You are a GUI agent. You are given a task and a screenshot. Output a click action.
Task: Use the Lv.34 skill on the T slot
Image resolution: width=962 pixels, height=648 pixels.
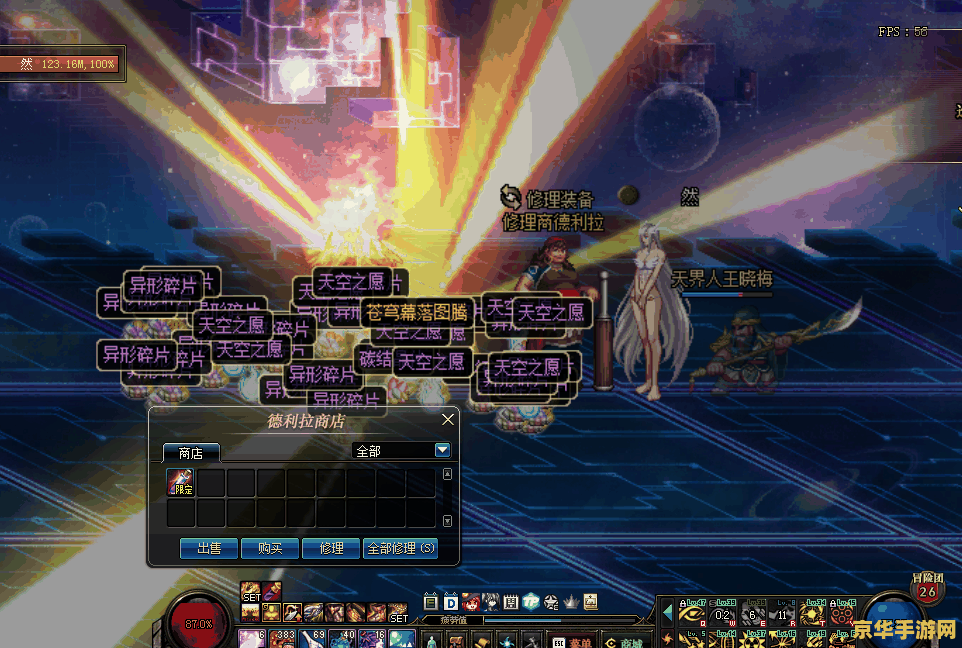click(813, 614)
